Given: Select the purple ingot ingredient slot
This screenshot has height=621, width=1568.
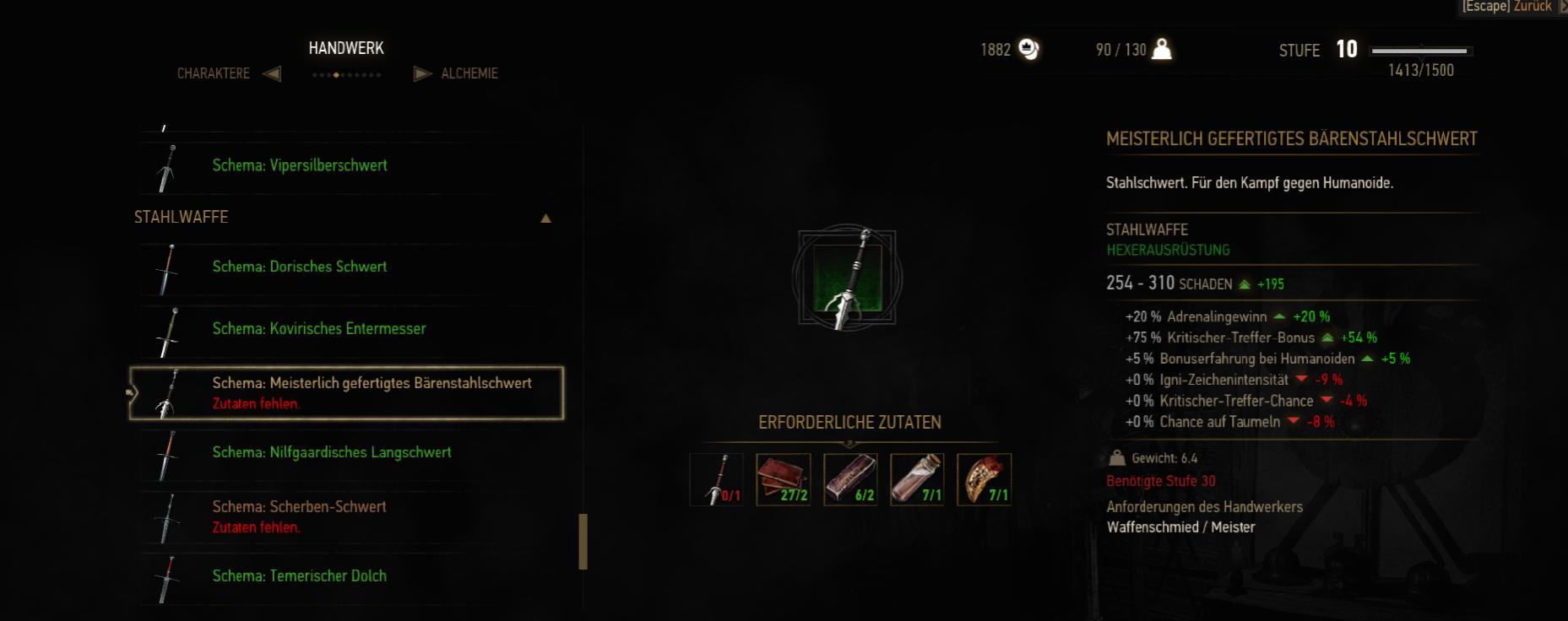Looking at the screenshot, I should click(850, 479).
